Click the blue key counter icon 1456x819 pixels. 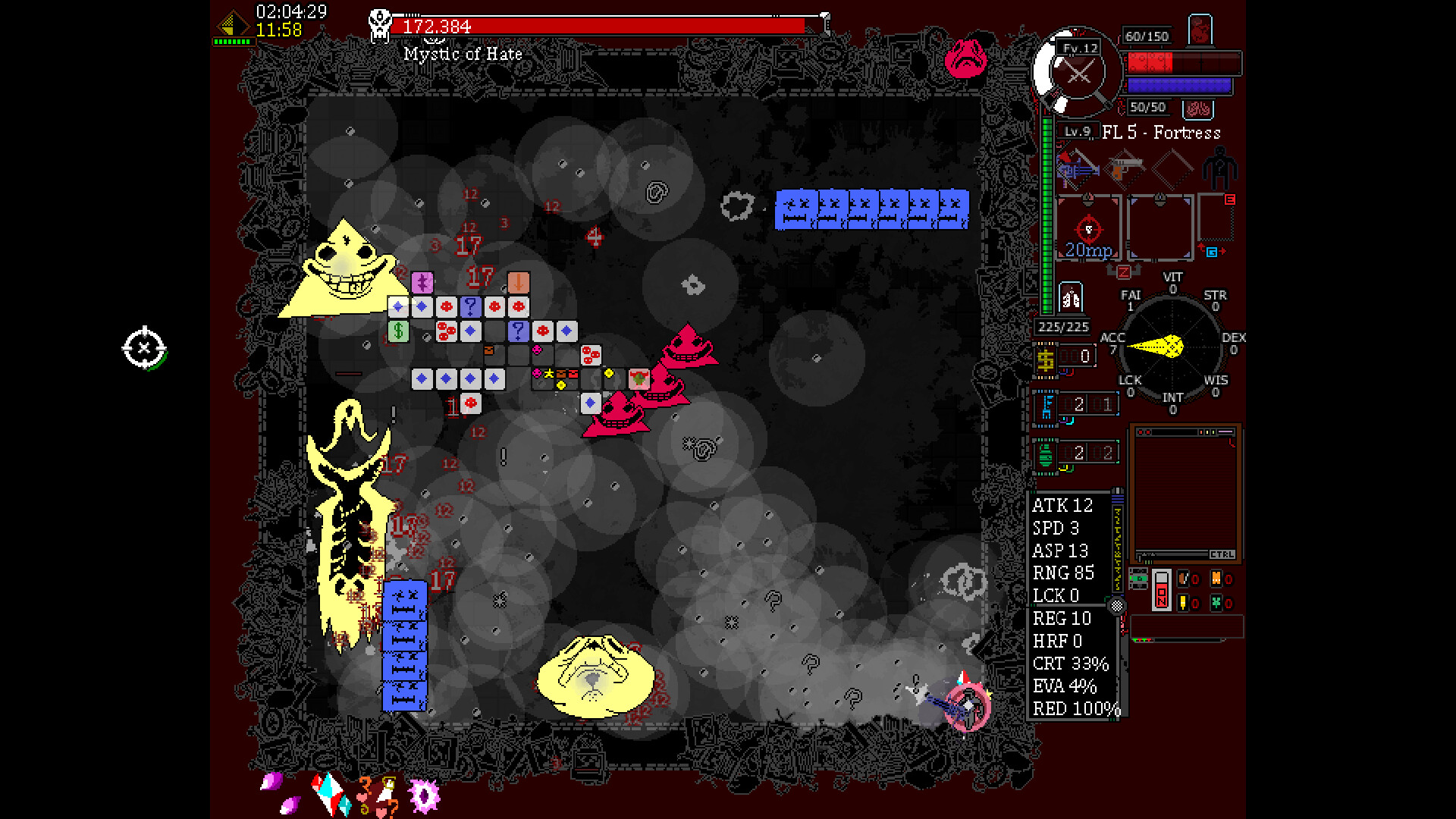1047,406
